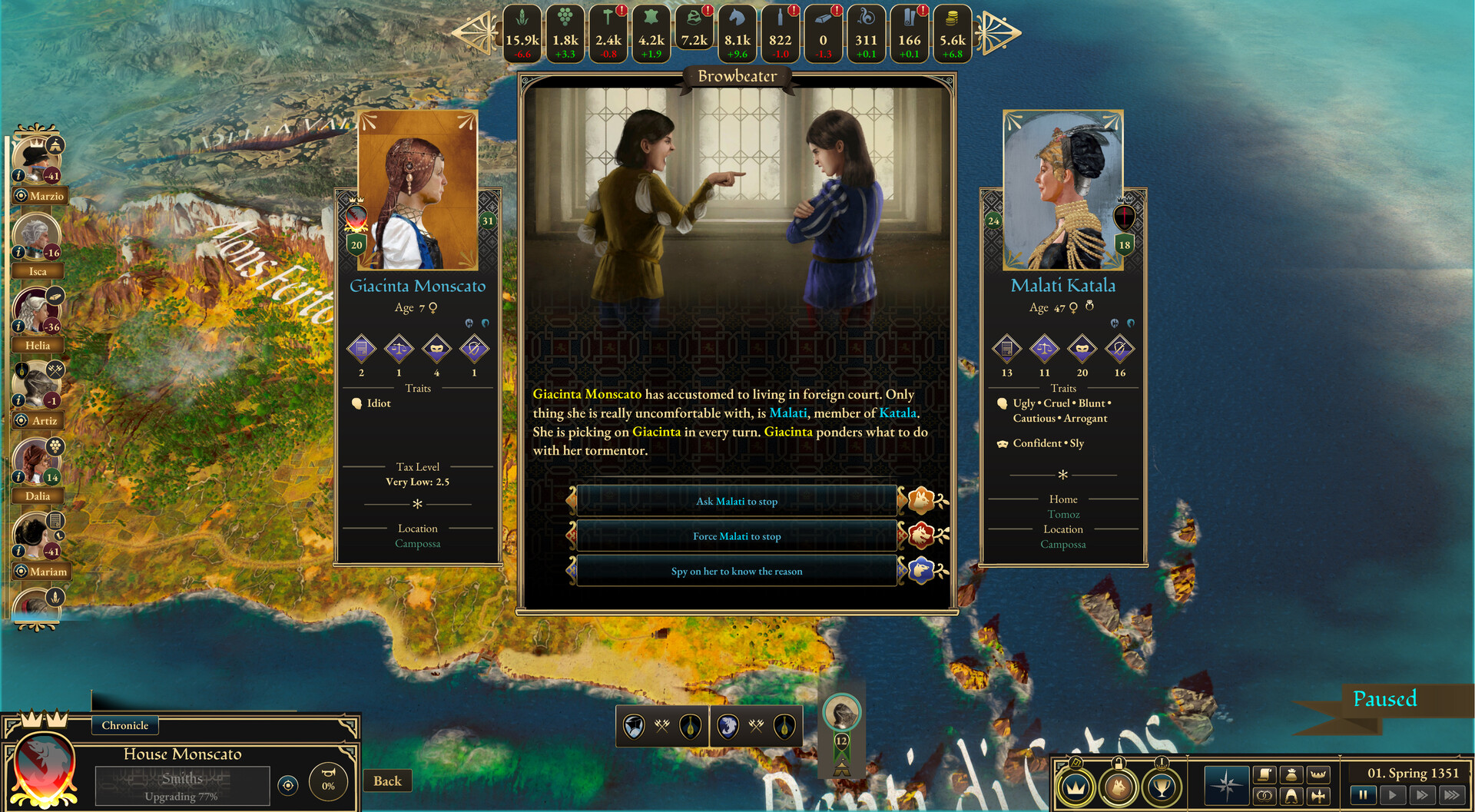1475x812 pixels.
Task: Select Malati Katala's portrait
Action: click(1062, 188)
